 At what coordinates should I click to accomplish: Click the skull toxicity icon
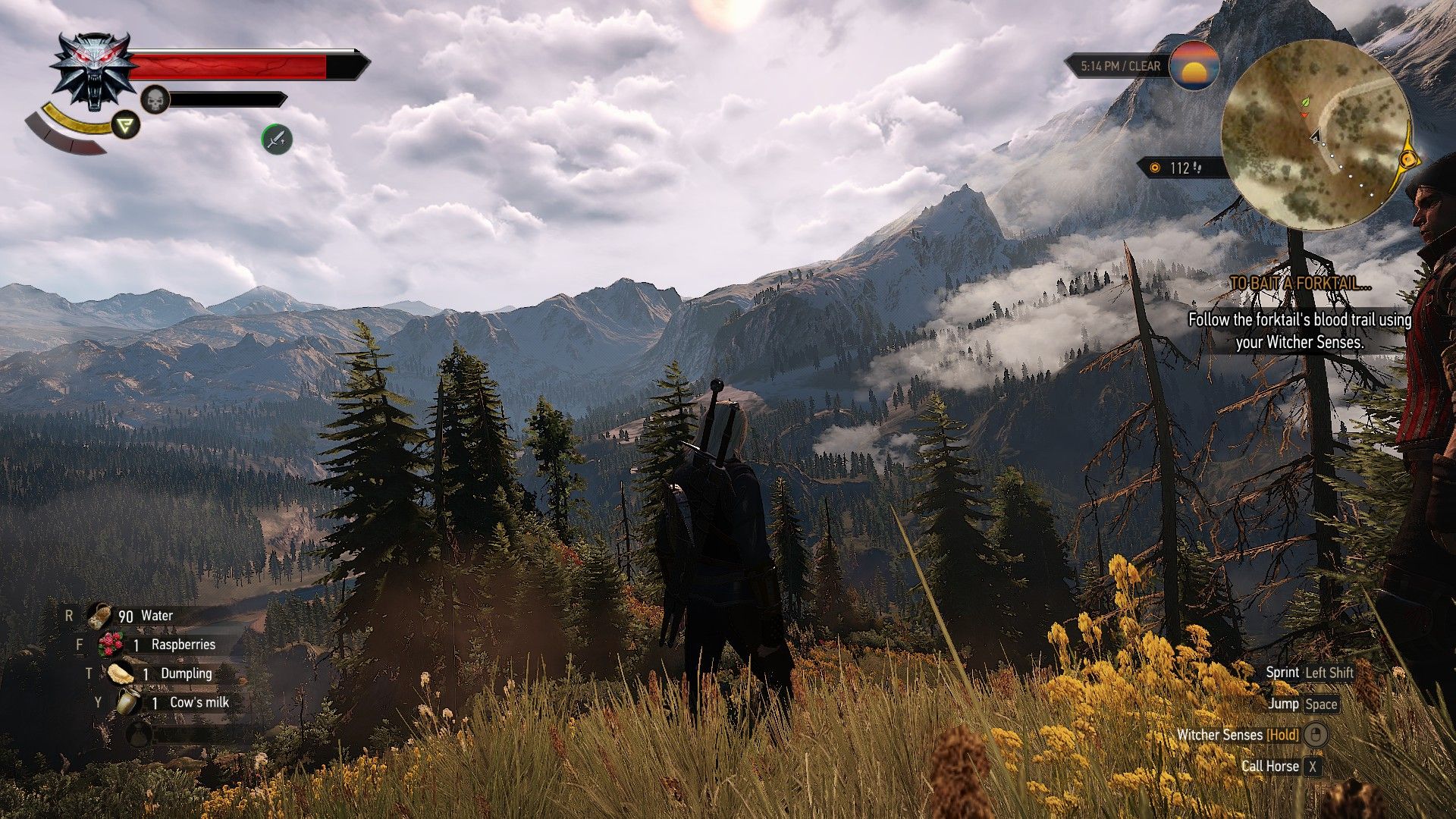155,99
